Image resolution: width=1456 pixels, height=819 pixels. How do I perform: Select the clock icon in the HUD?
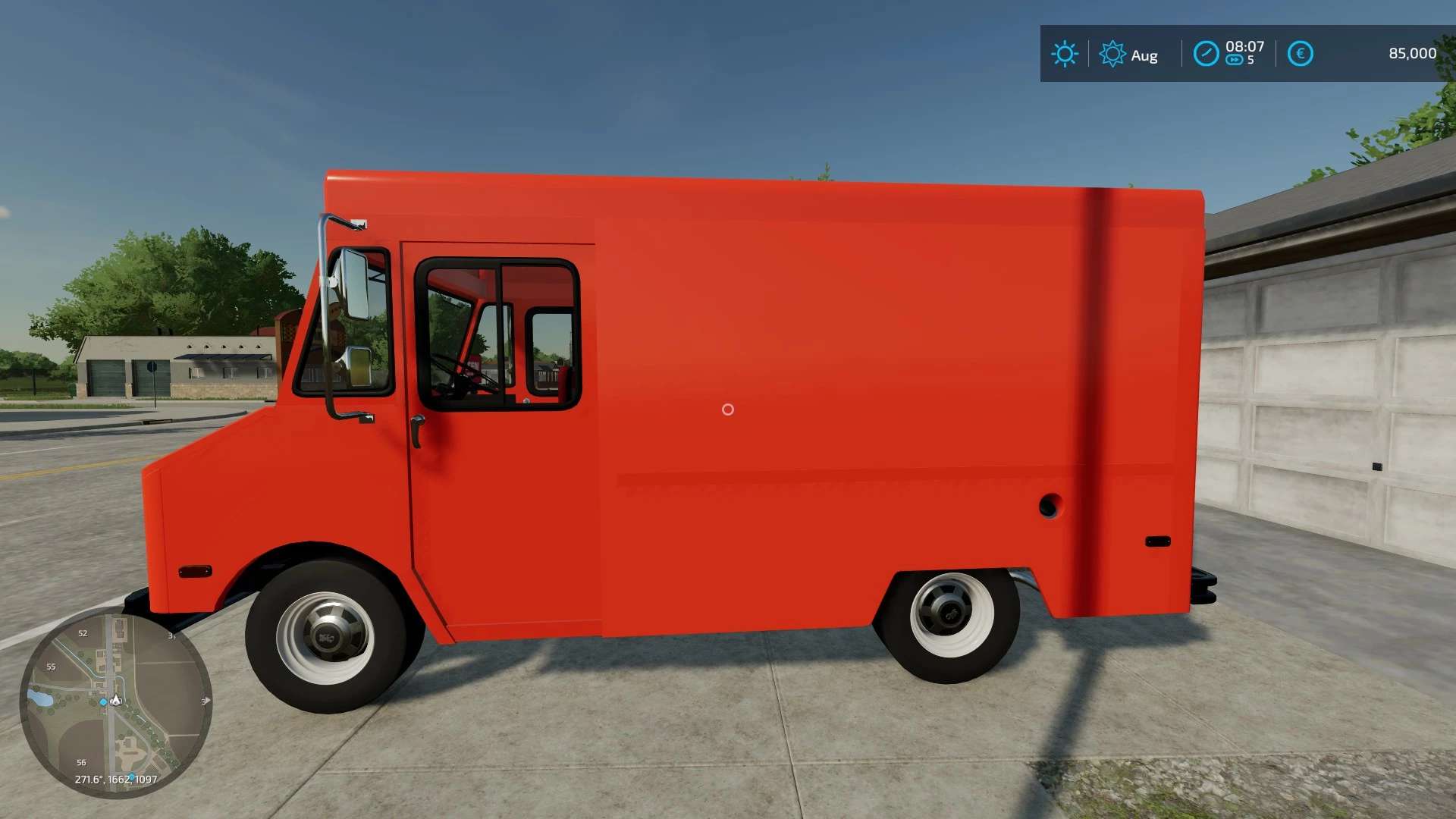click(1207, 52)
